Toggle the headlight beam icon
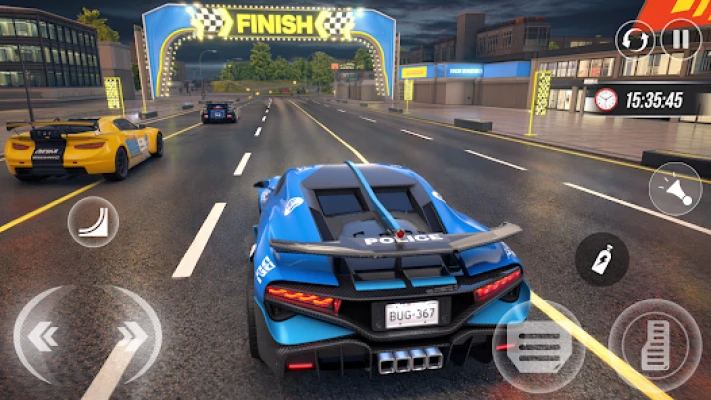The width and height of the screenshot is (711, 400). tap(674, 189)
